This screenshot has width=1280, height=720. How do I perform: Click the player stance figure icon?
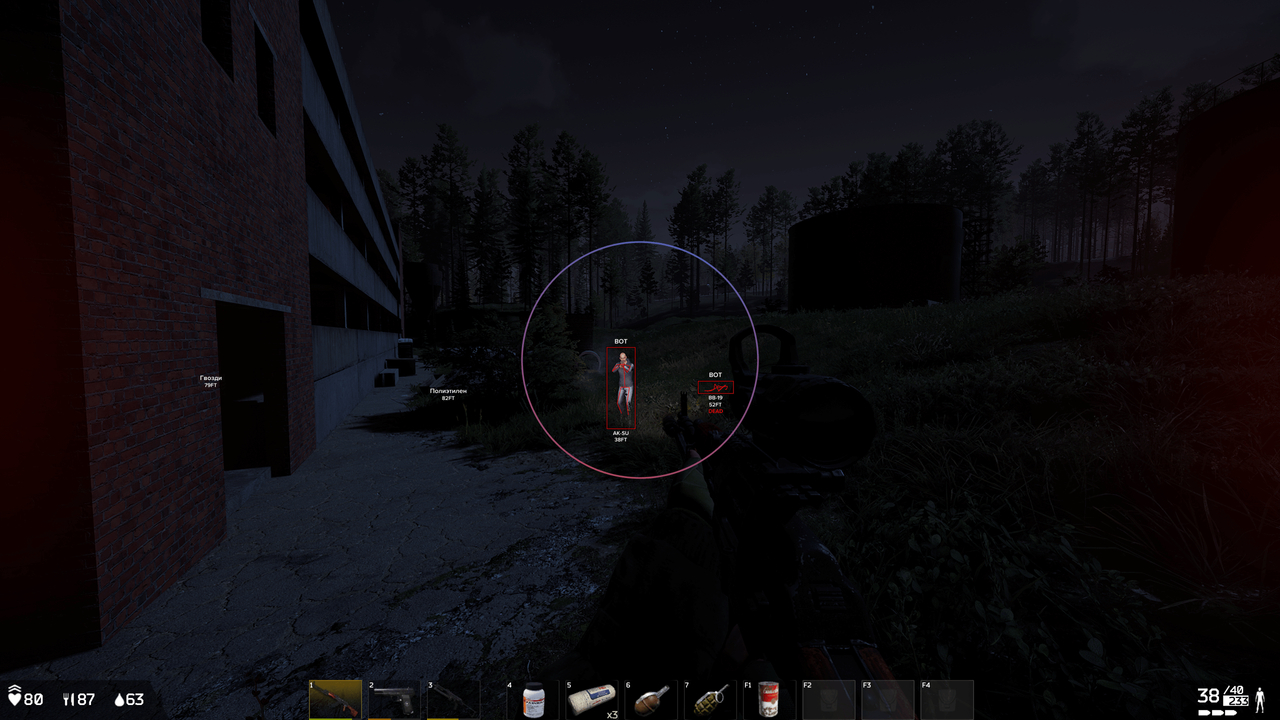pos(1260,700)
